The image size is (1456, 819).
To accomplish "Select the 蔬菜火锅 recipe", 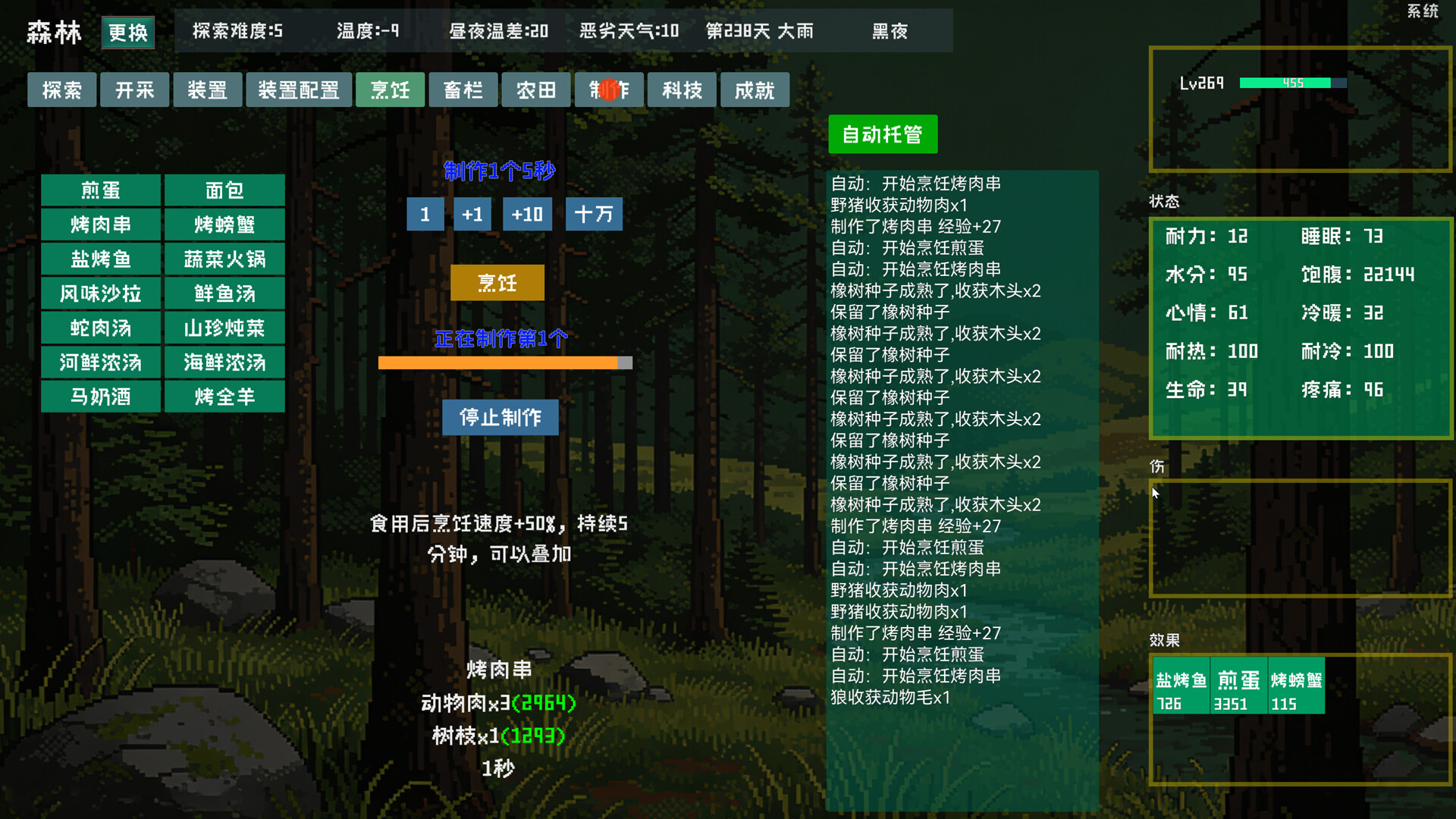I will [224, 259].
